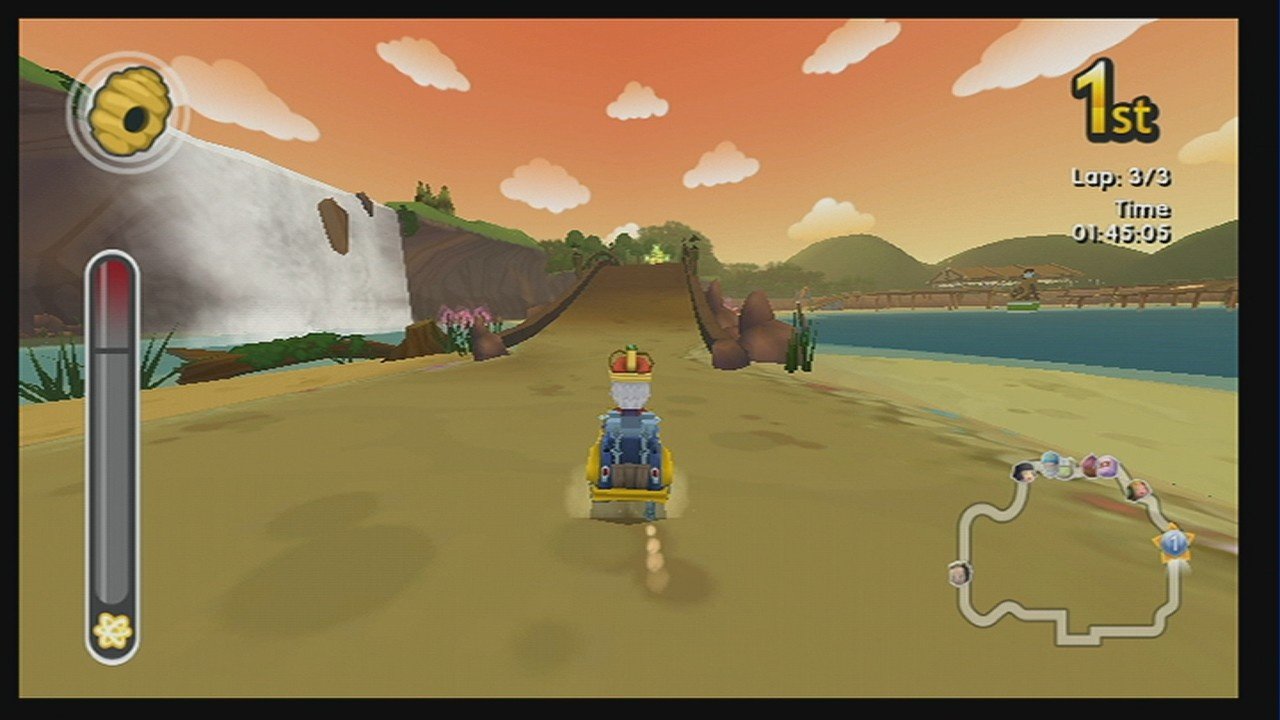Click the purple-hatted racer portrait on the minimap
The height and width of the screenshot is (720, 1280).
pyautogui.click(x=1106, y=467)
